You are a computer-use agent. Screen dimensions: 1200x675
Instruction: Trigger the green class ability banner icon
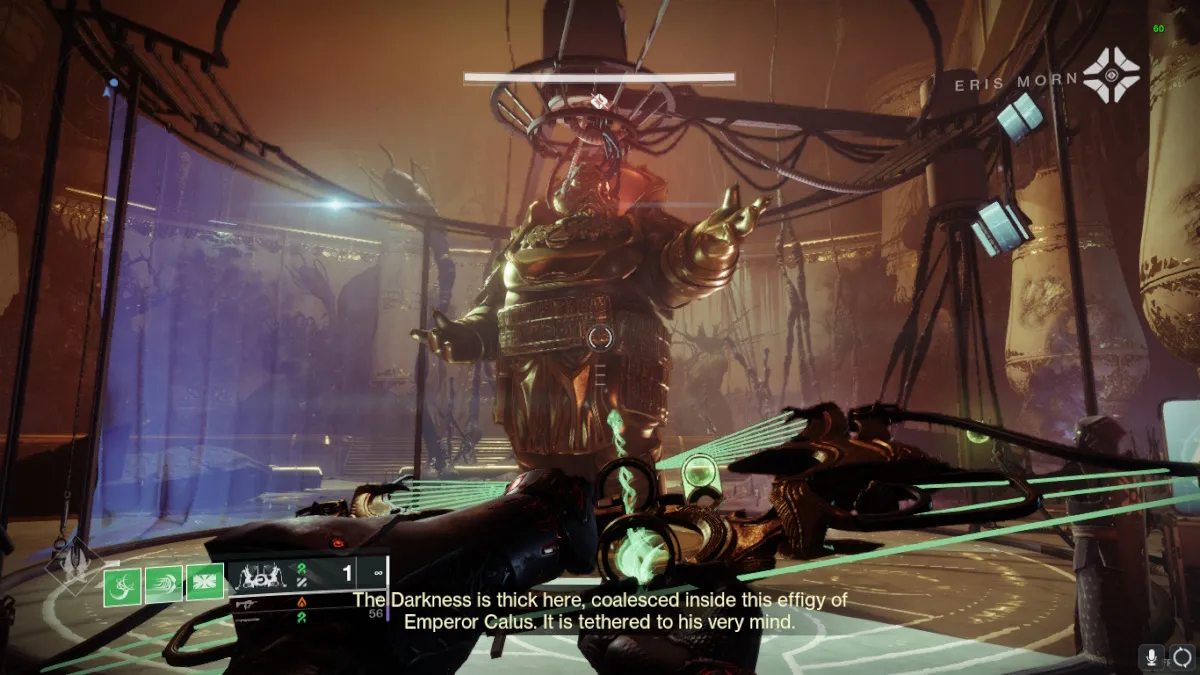(x=206, y=583)
